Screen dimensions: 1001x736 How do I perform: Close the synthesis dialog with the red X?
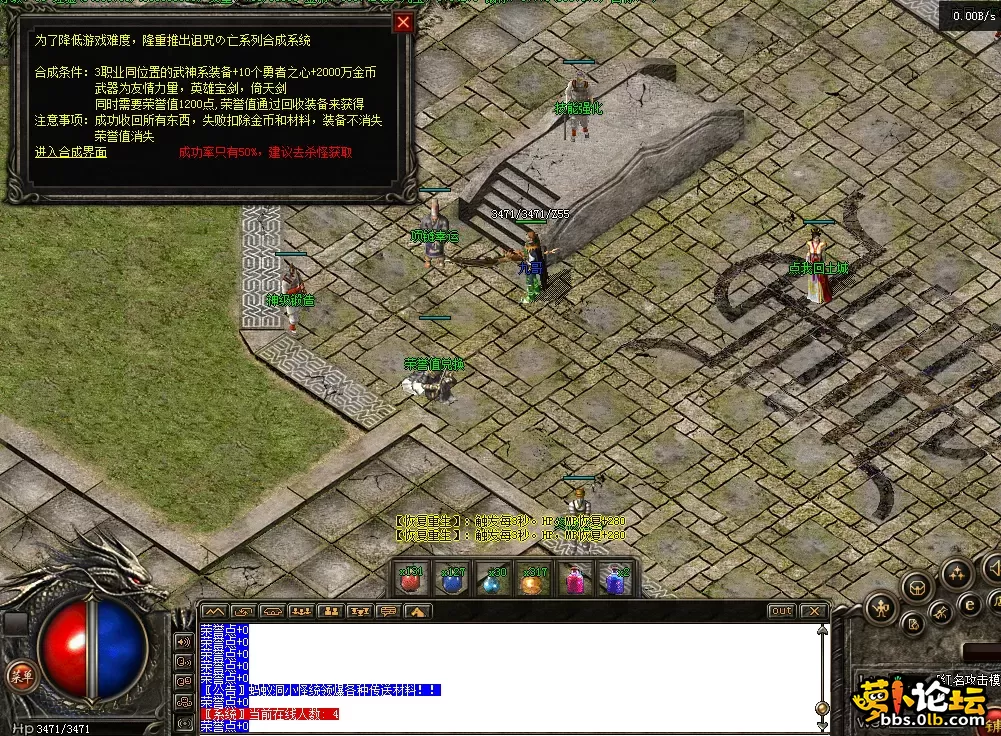click(x=403, y=23)
